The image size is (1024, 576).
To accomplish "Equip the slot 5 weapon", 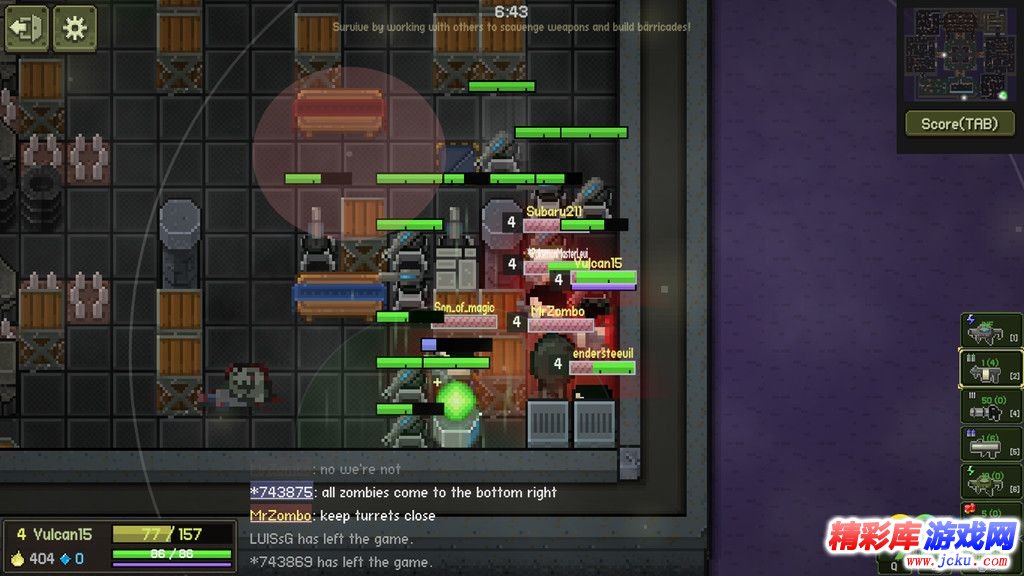I will point(991,444).
